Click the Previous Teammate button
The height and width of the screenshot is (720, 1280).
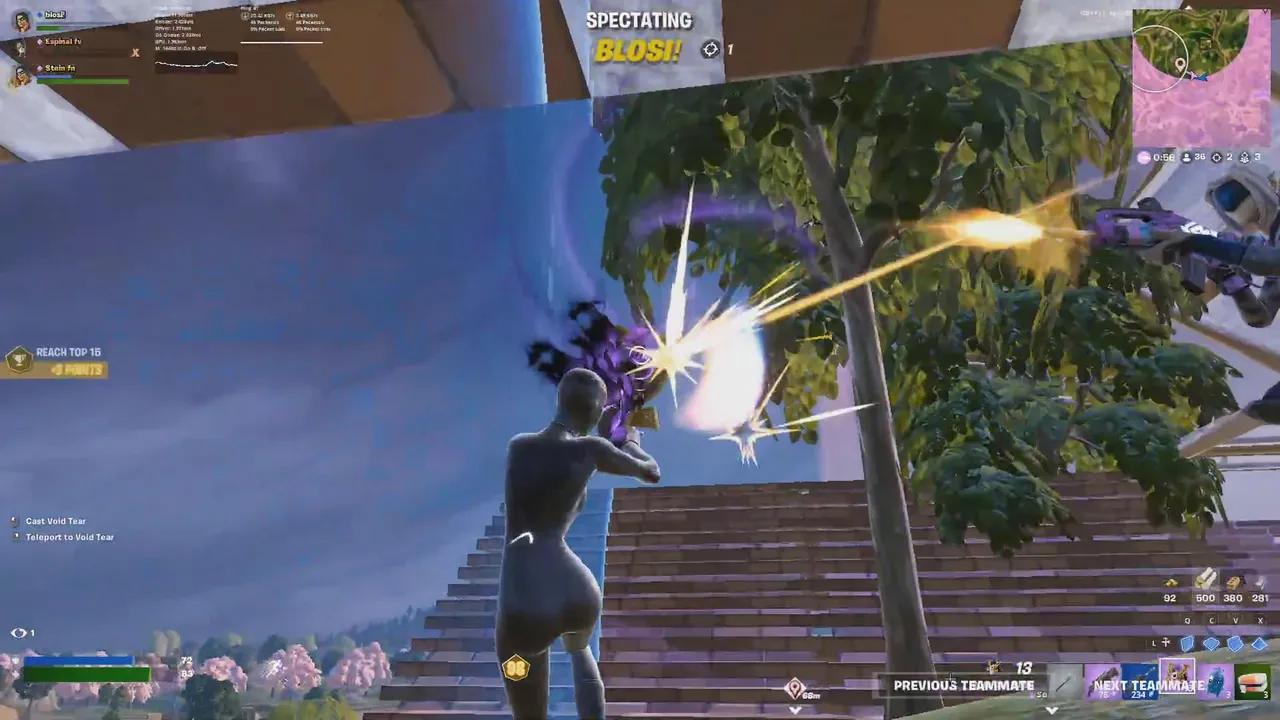(963, 685)
